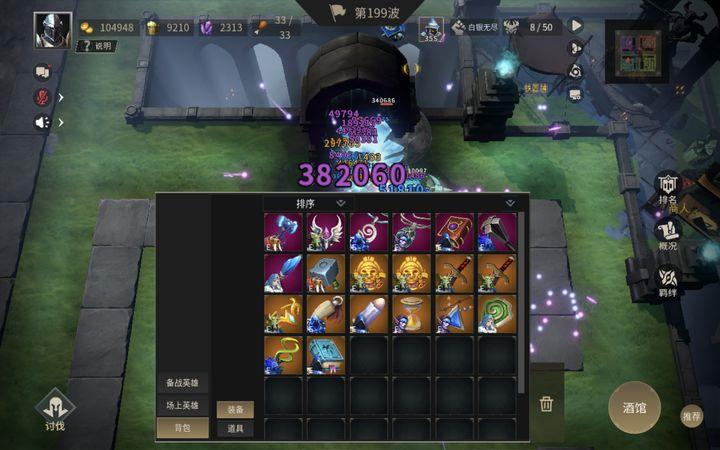Show the 备战英雄 reserve heroes list
The height and width of the screenshot is (450, 720).
[x=181, y=383]
